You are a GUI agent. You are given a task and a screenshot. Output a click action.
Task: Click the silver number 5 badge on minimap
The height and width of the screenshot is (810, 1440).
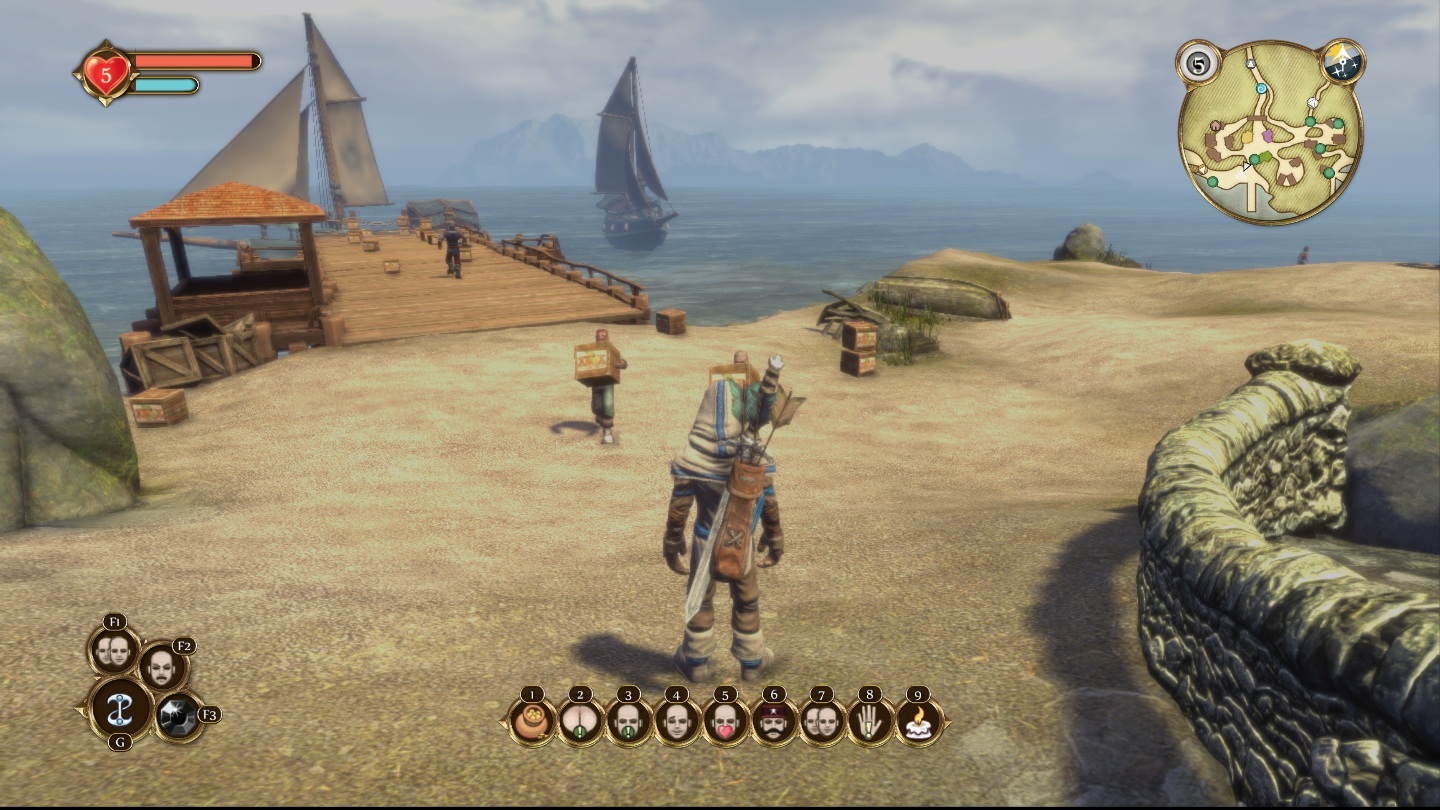1197,63
